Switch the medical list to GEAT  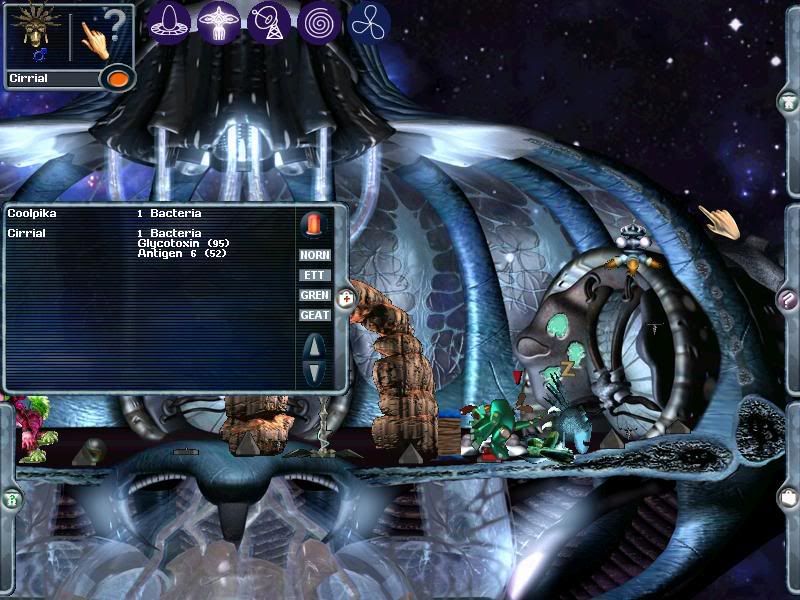click(x=314, y=315)
